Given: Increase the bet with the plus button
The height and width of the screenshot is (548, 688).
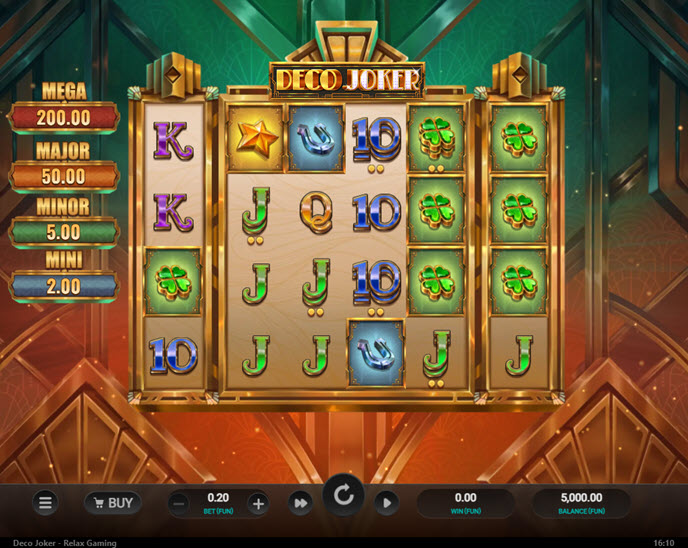Looking at the screenshot, I should coord(258,503).
